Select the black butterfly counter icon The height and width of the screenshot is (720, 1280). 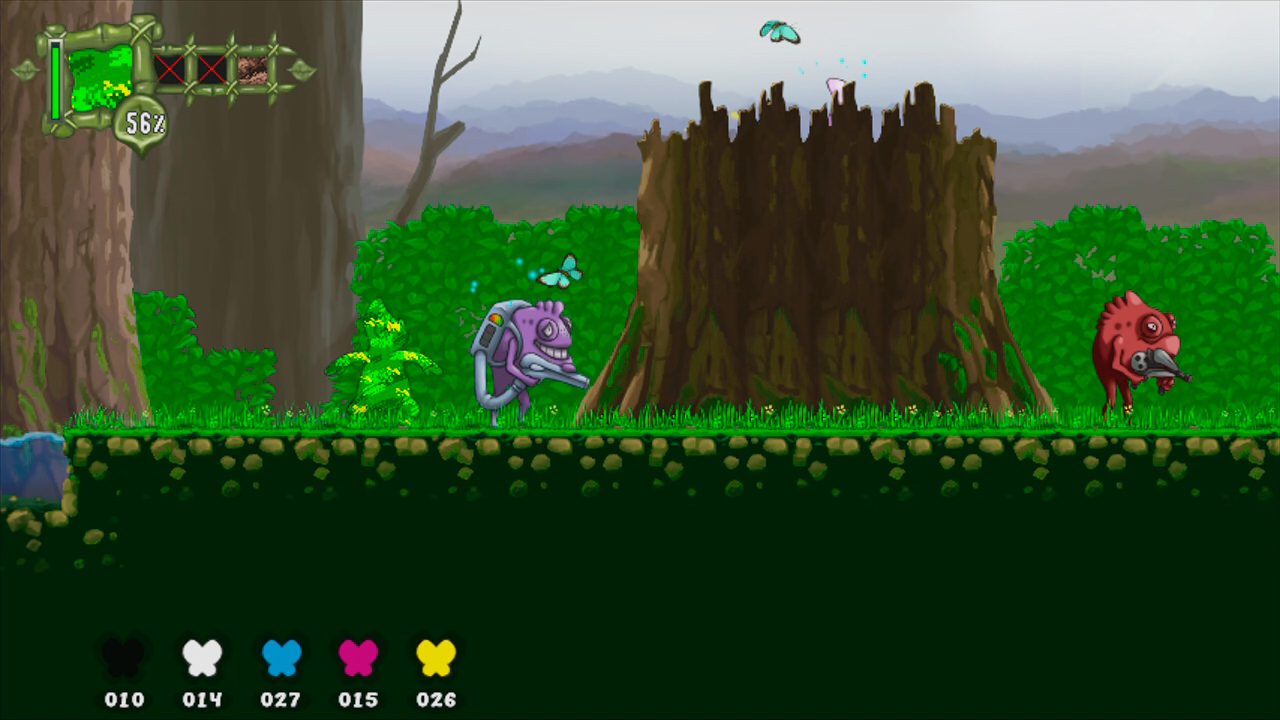click(x=122, y=655)
